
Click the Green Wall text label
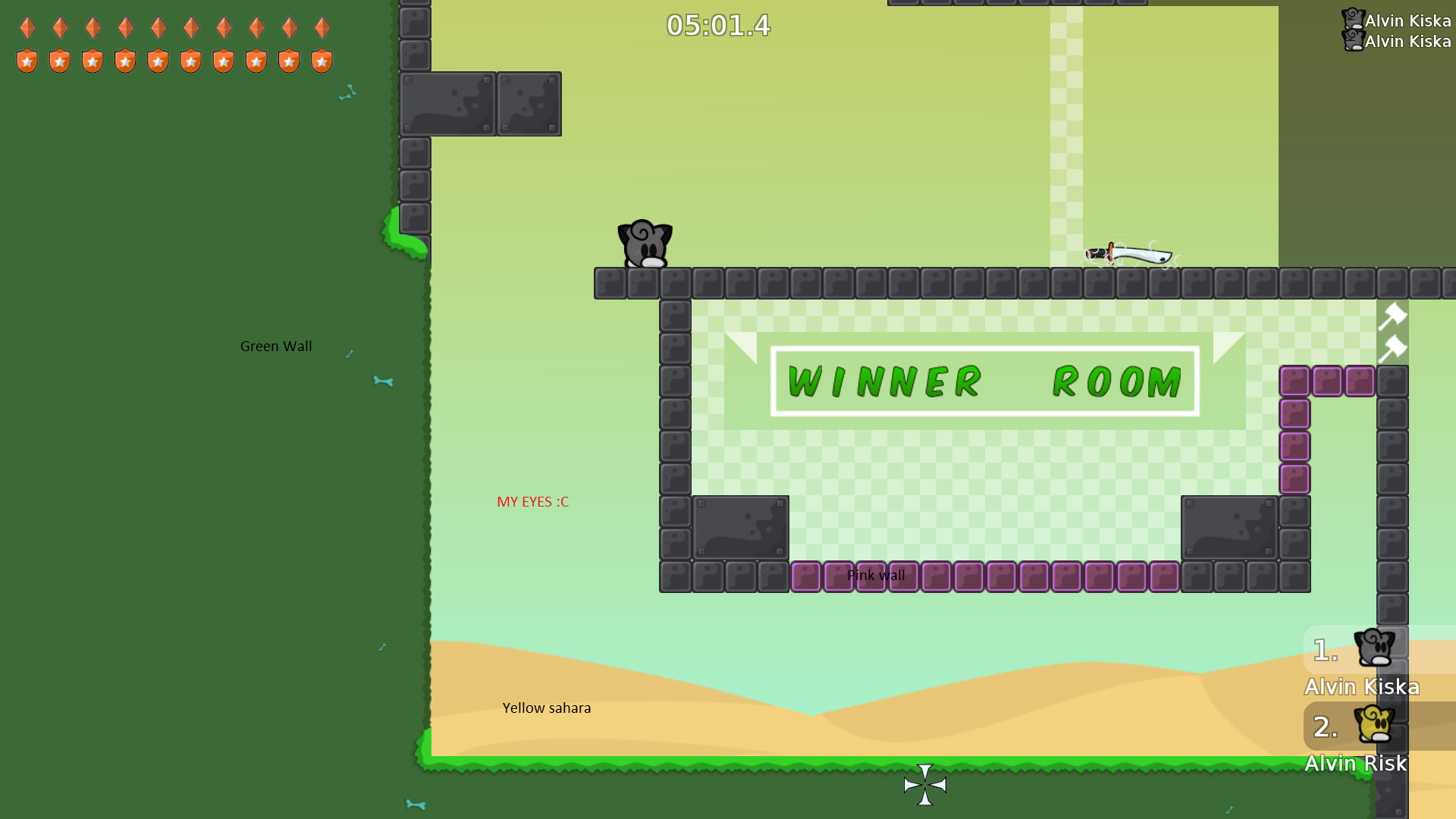[x=276, y=346]
